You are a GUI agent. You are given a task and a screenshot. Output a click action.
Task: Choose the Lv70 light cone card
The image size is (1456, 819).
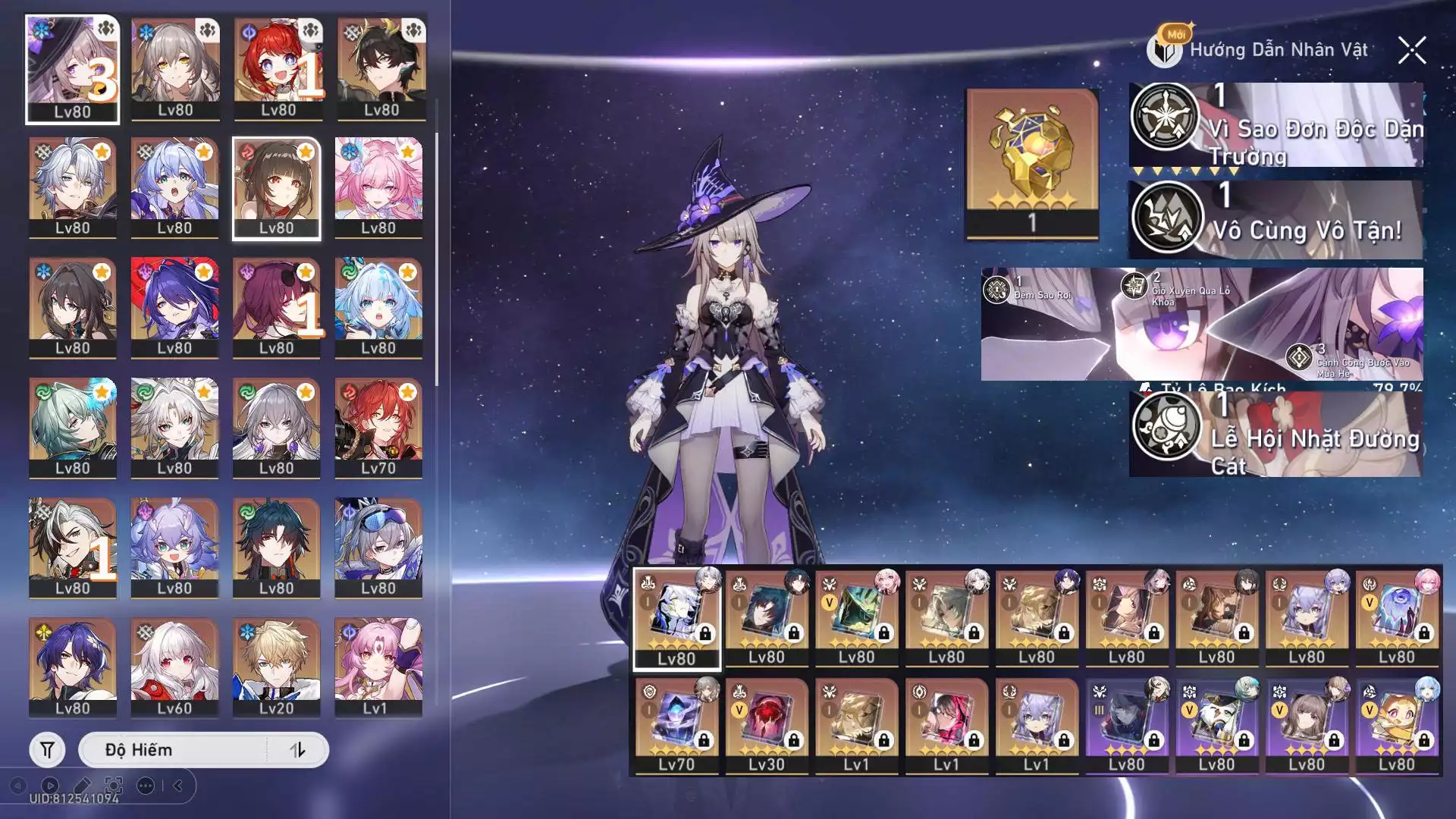(676, 726)
